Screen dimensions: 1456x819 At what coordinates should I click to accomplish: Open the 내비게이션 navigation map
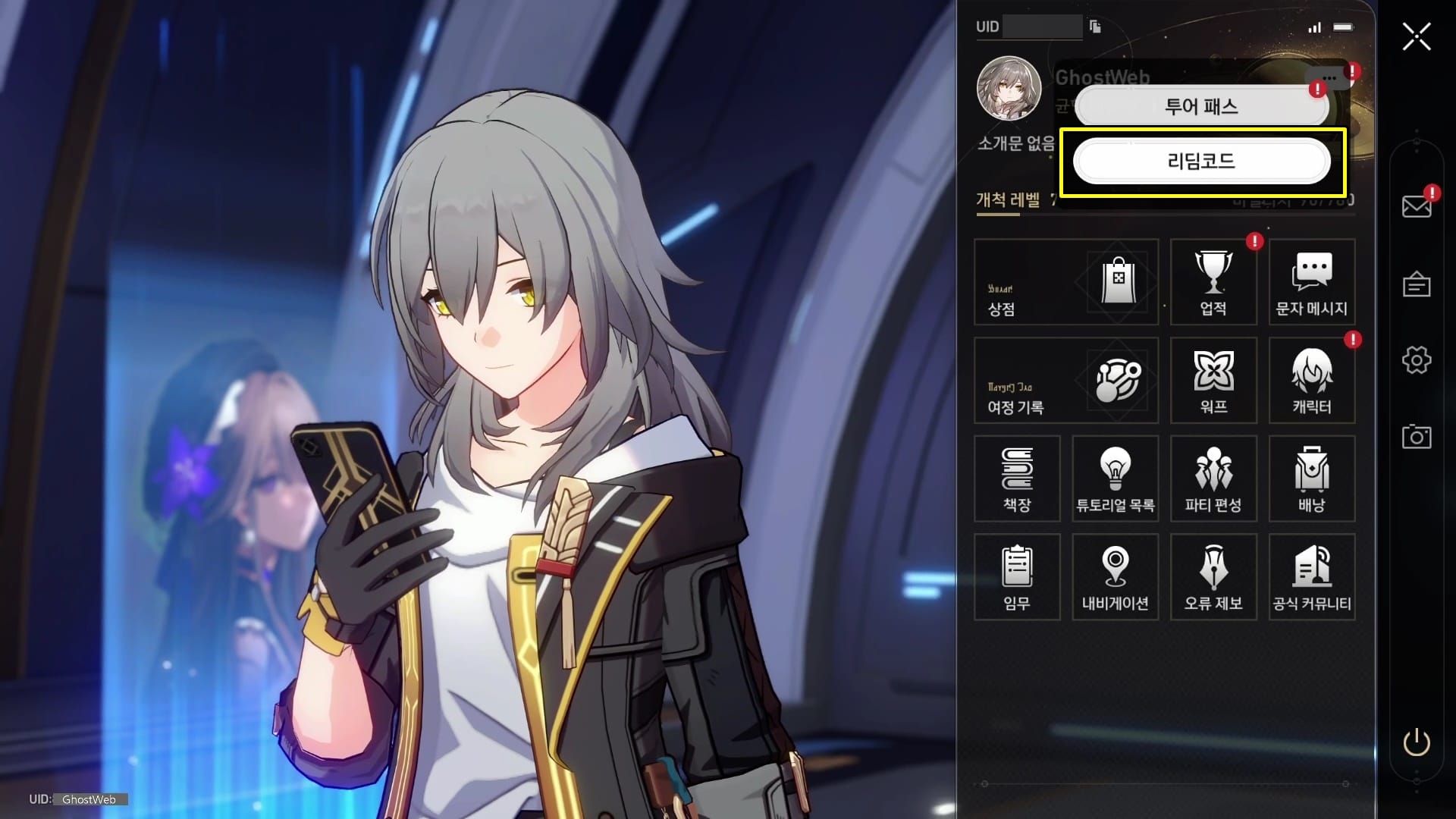pyautogui.click(x=1115, y=577)
